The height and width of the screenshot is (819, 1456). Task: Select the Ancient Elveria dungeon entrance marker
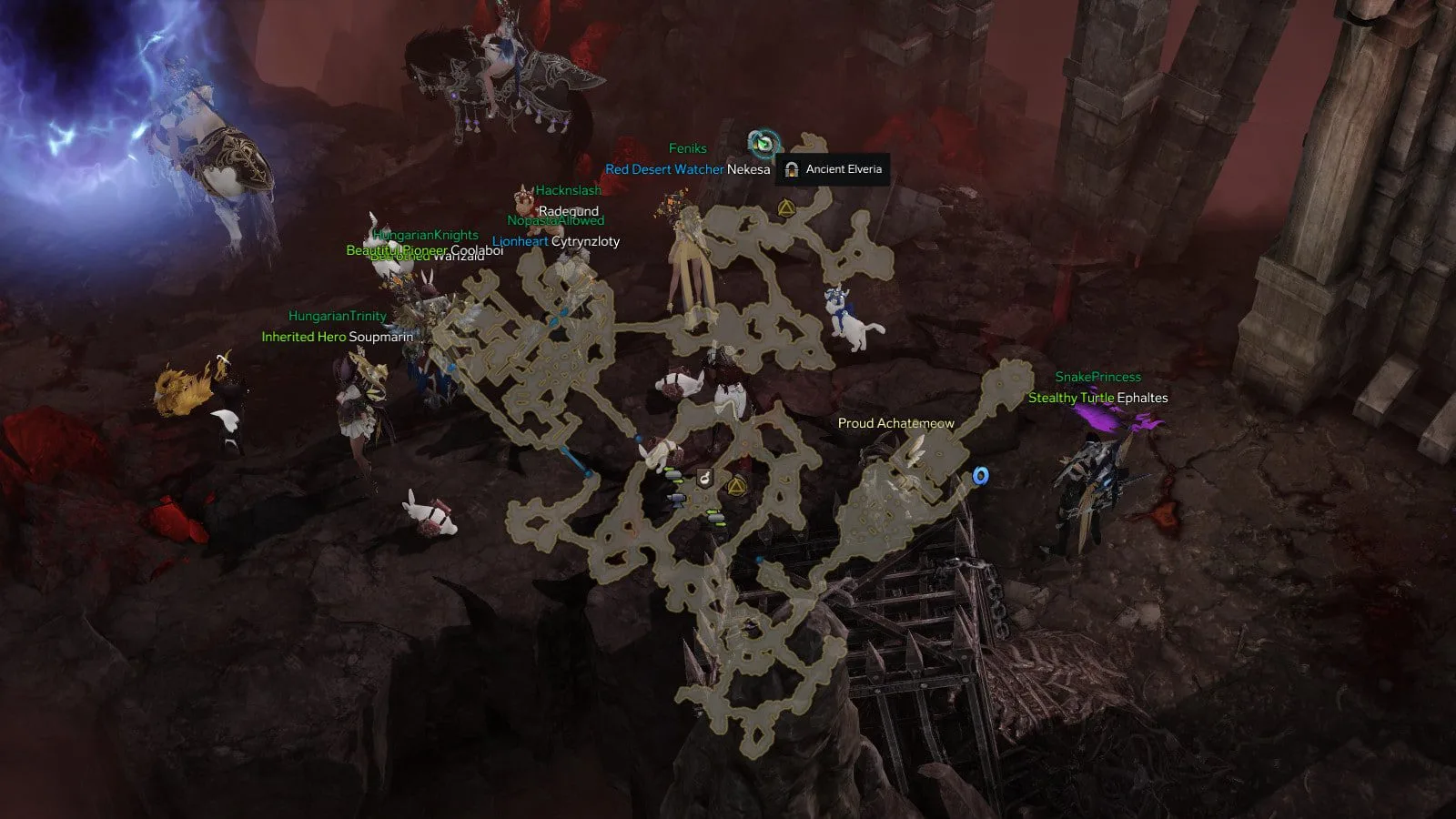coord(792,169)
